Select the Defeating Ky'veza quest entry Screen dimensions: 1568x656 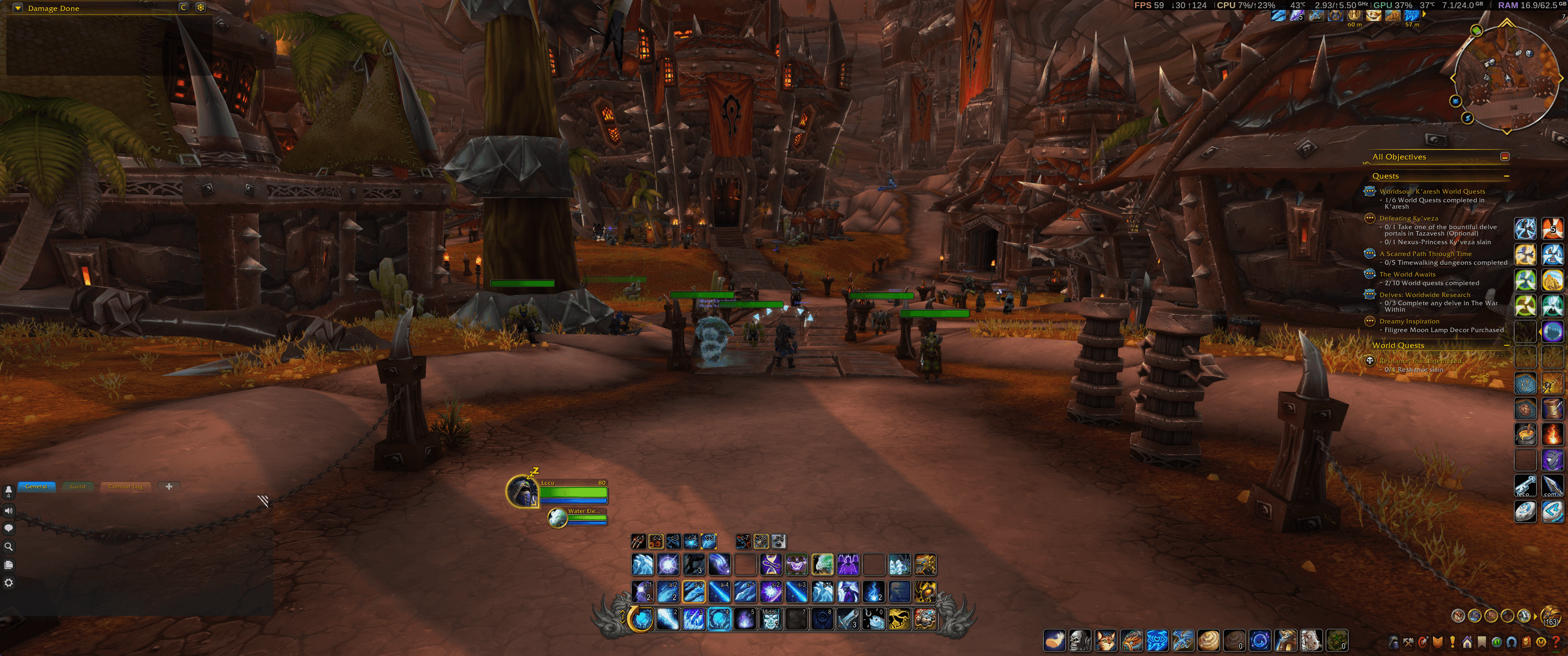coord(1408,218)
